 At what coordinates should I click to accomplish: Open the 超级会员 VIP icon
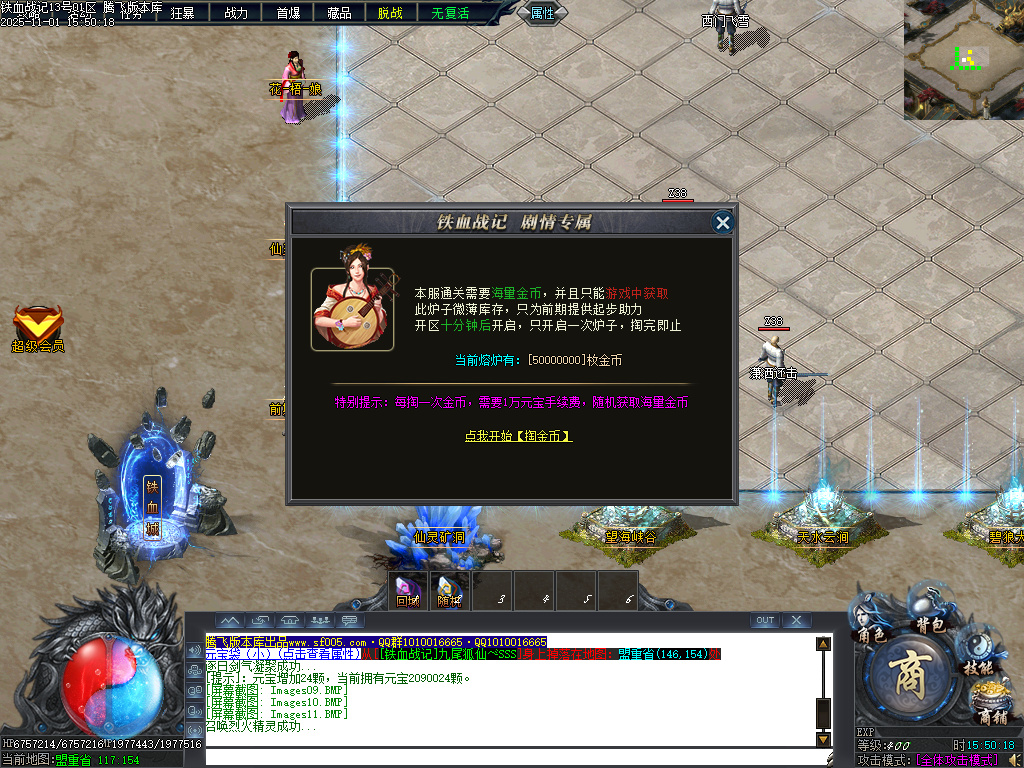tap(38, 328)
